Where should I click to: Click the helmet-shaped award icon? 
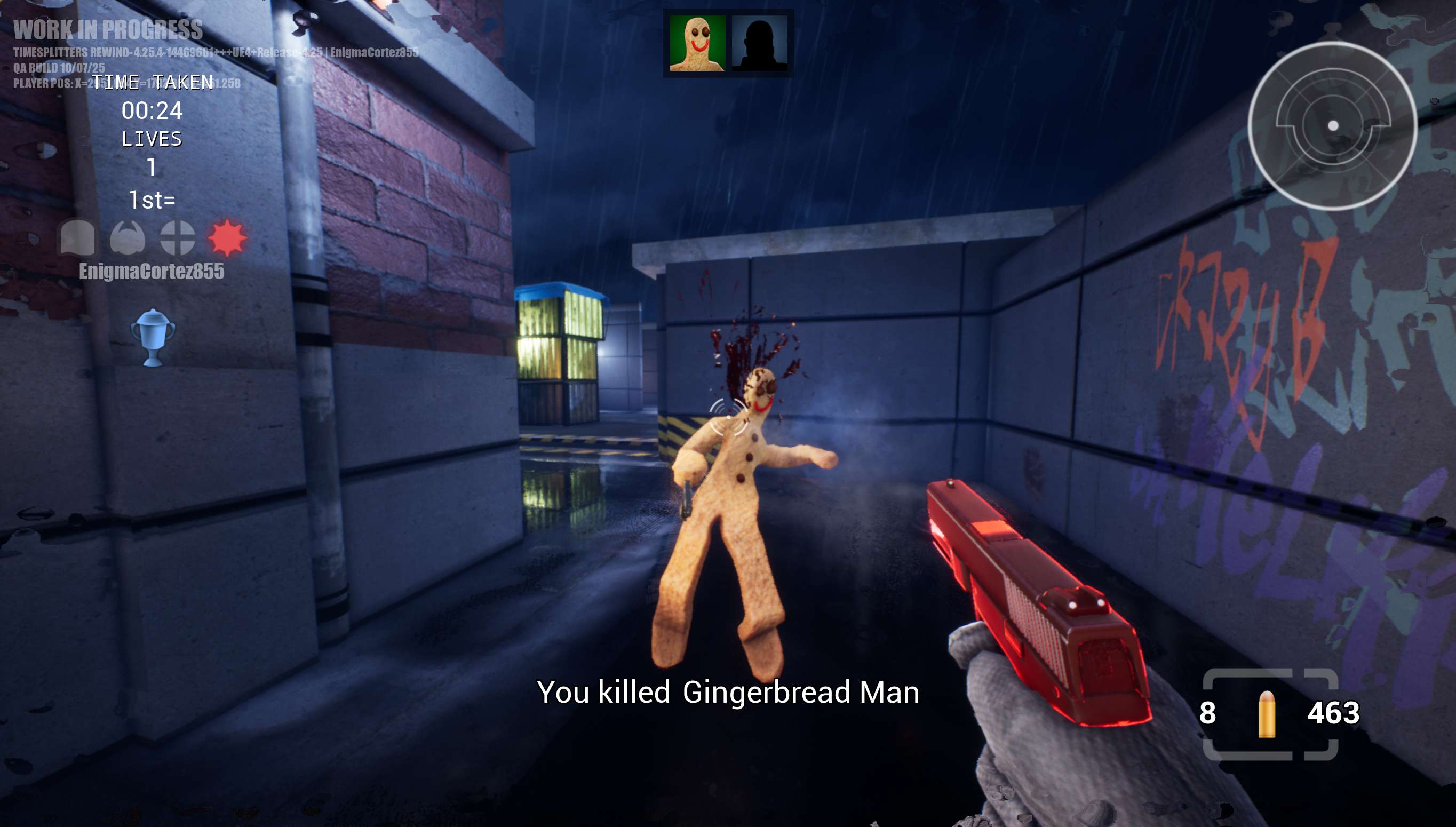pos(78,237)
